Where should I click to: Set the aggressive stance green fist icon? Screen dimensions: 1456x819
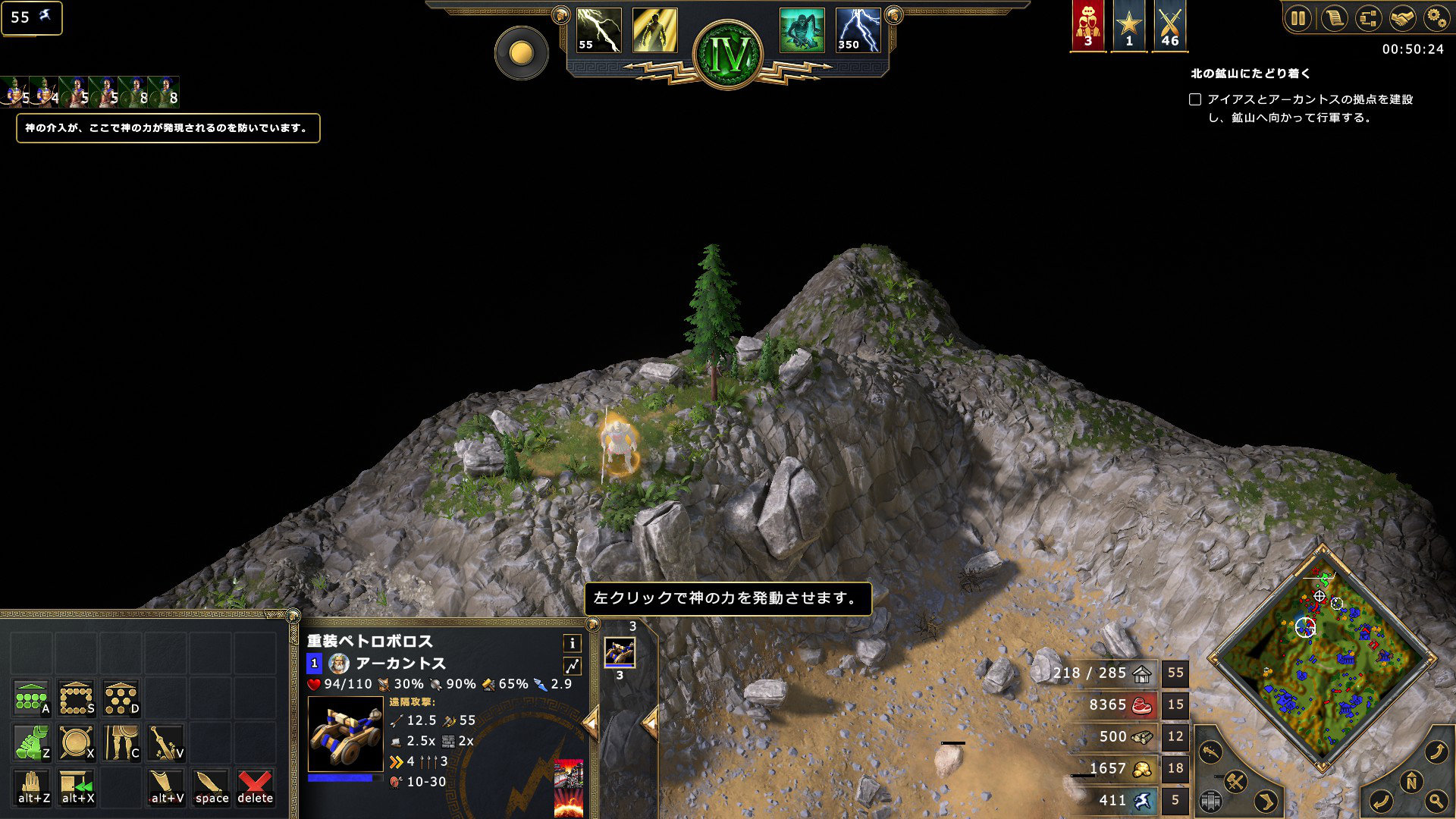pos(32,742)
